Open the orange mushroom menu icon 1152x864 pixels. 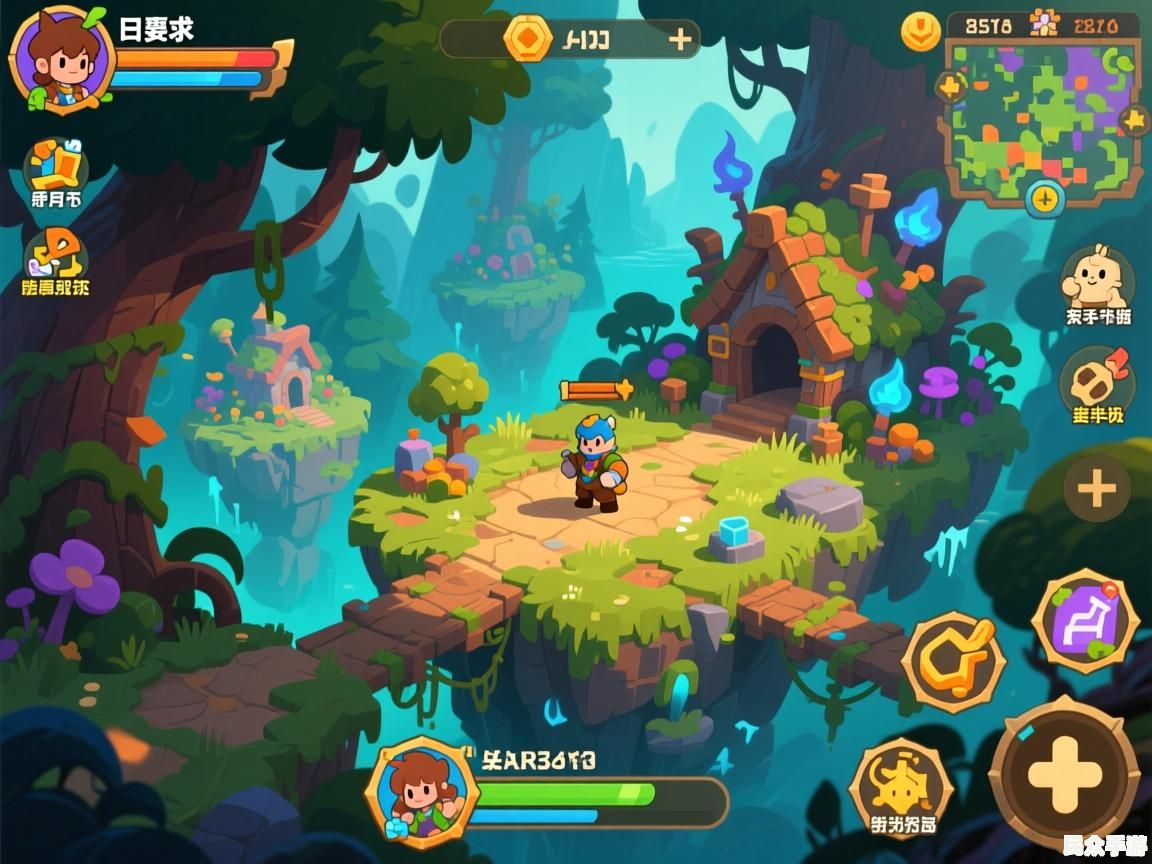pos(55,255)
